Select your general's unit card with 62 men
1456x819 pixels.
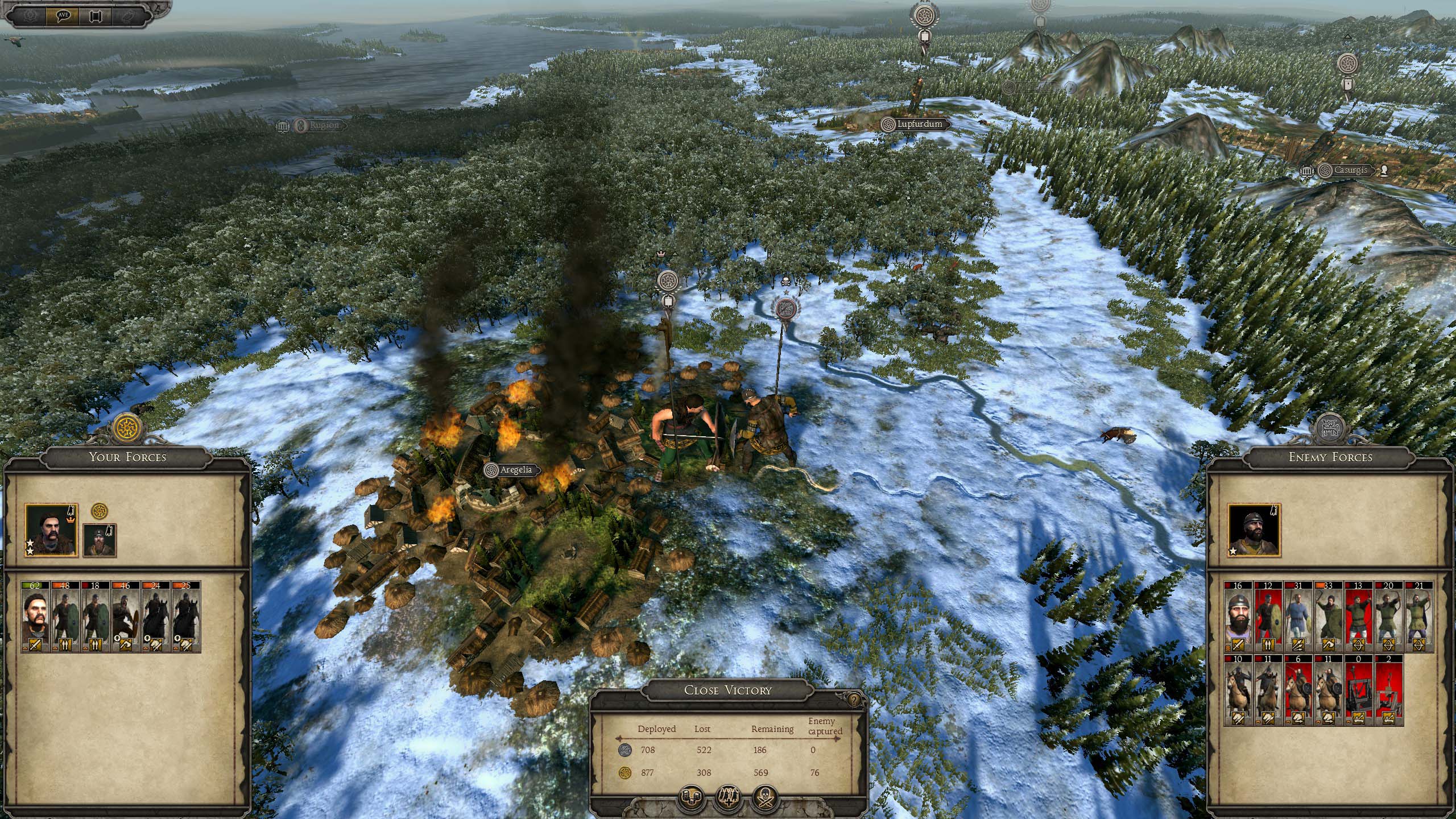36,617
